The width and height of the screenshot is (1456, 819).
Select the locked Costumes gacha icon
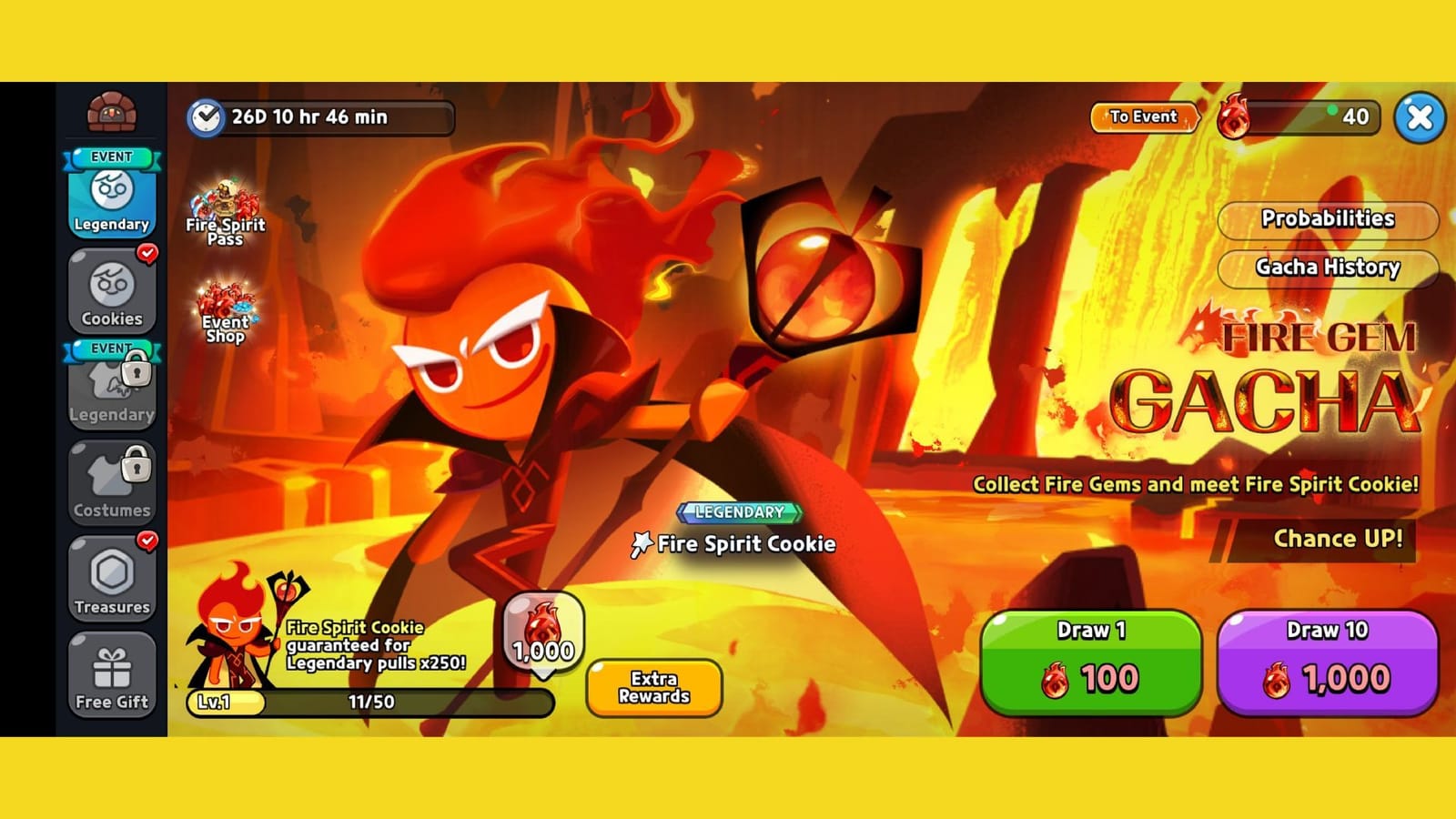111,482
